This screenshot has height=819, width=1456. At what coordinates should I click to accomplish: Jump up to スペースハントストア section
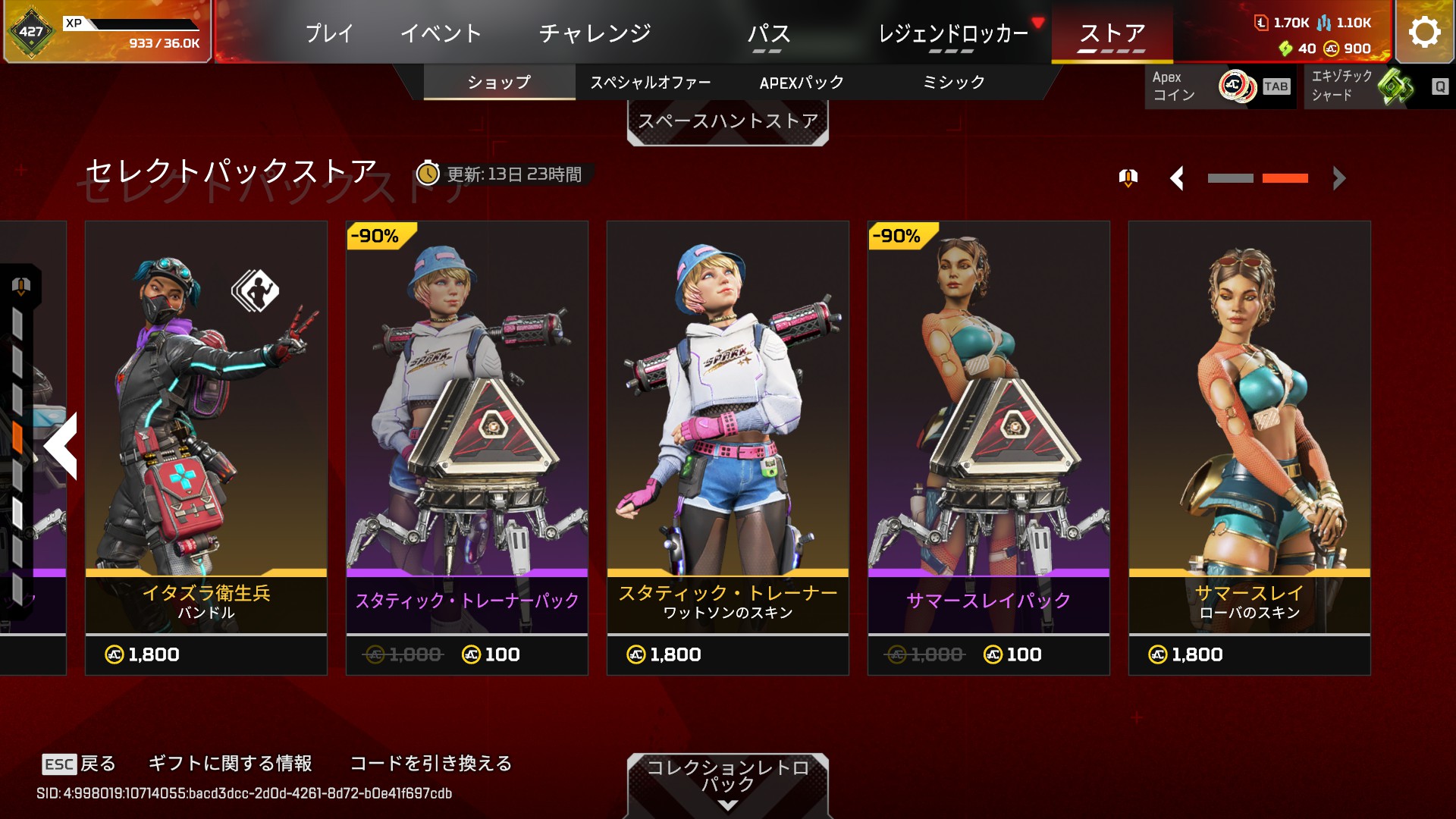[x=727, y=122]
